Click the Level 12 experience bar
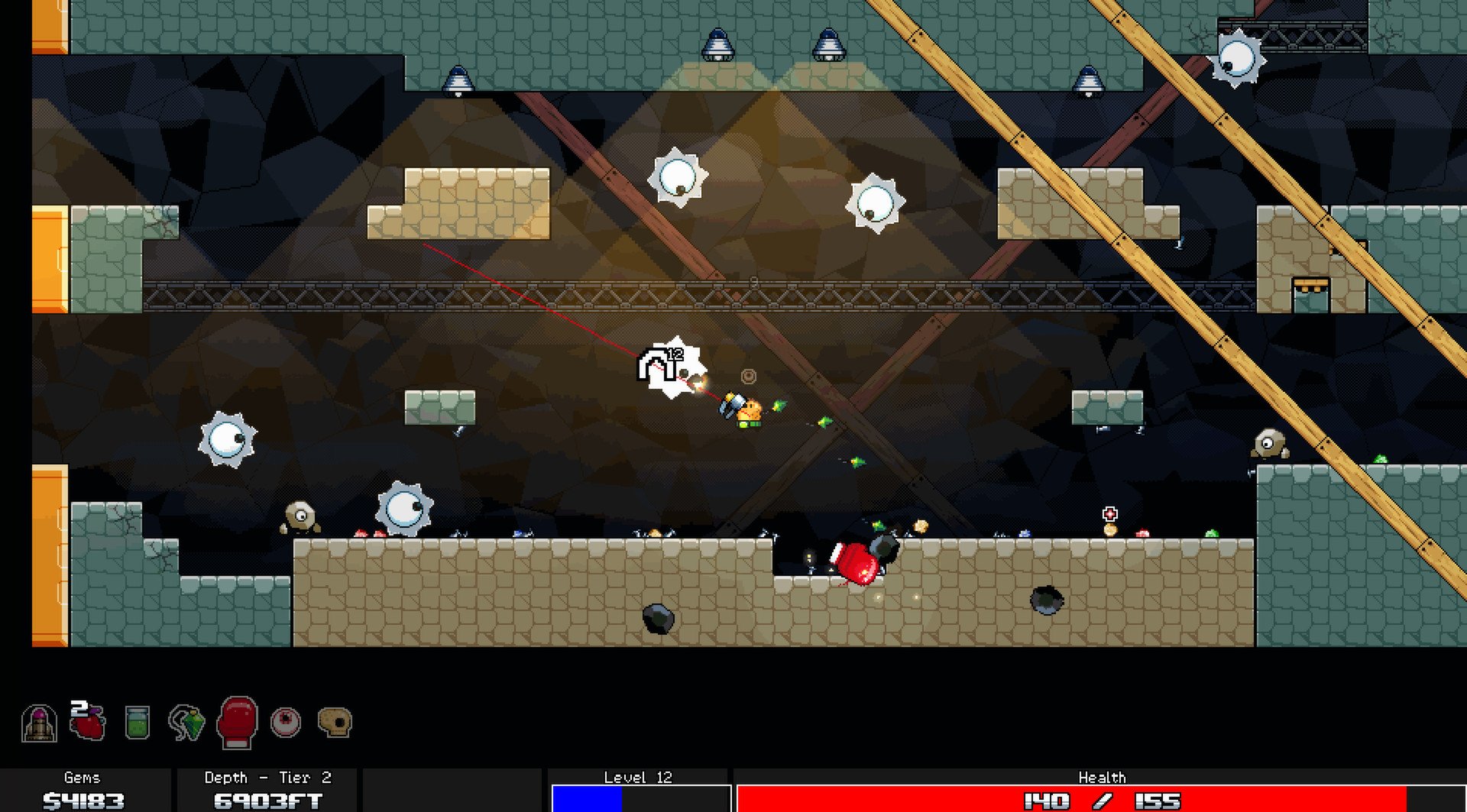 tap(640, 797)
